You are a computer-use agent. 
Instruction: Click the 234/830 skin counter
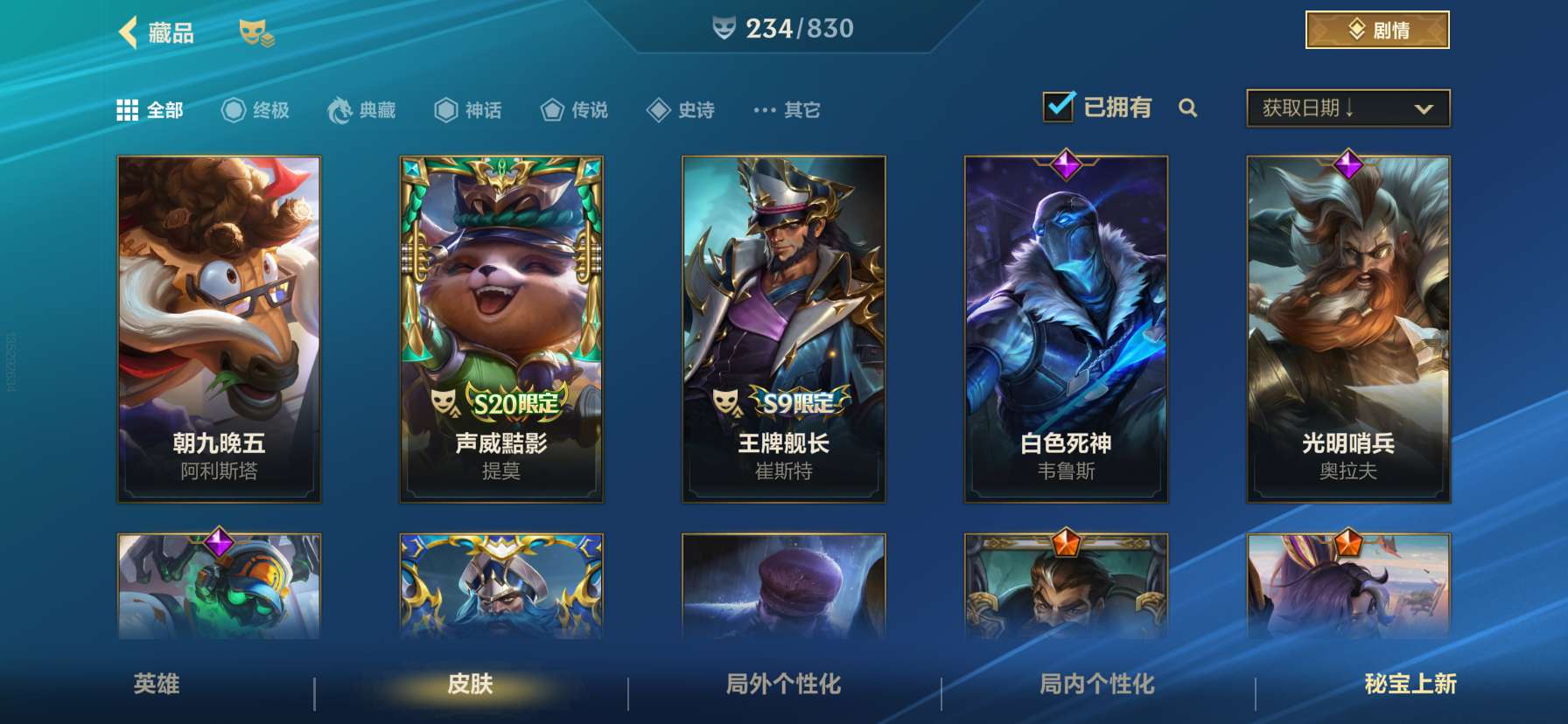click(x=782, y=27)
